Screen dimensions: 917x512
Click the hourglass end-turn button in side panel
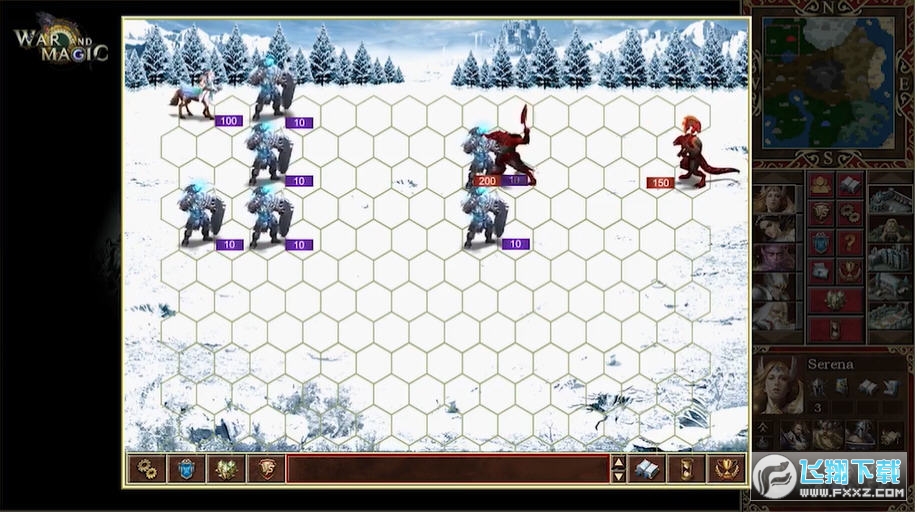(x=835, y=329)
